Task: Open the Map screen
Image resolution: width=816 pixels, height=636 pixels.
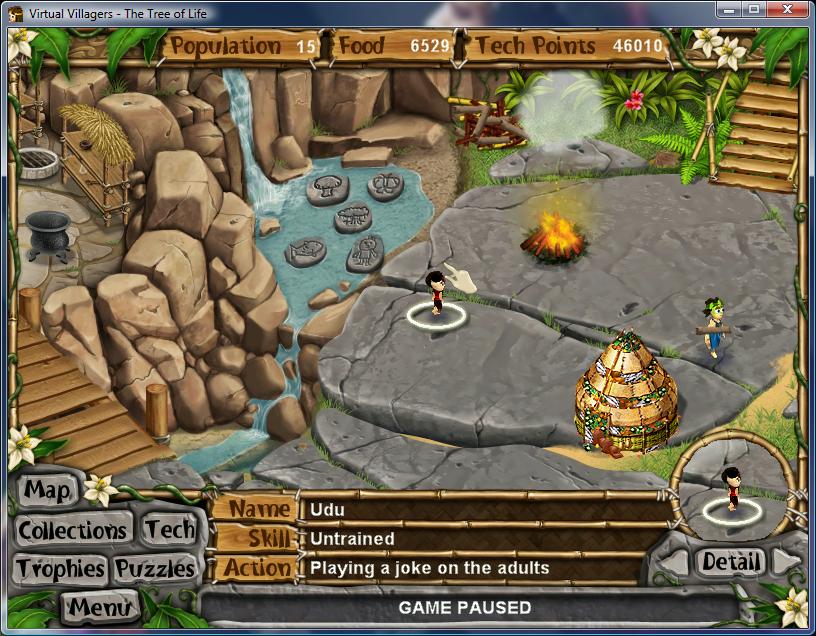Action: (x=48, y=490)
